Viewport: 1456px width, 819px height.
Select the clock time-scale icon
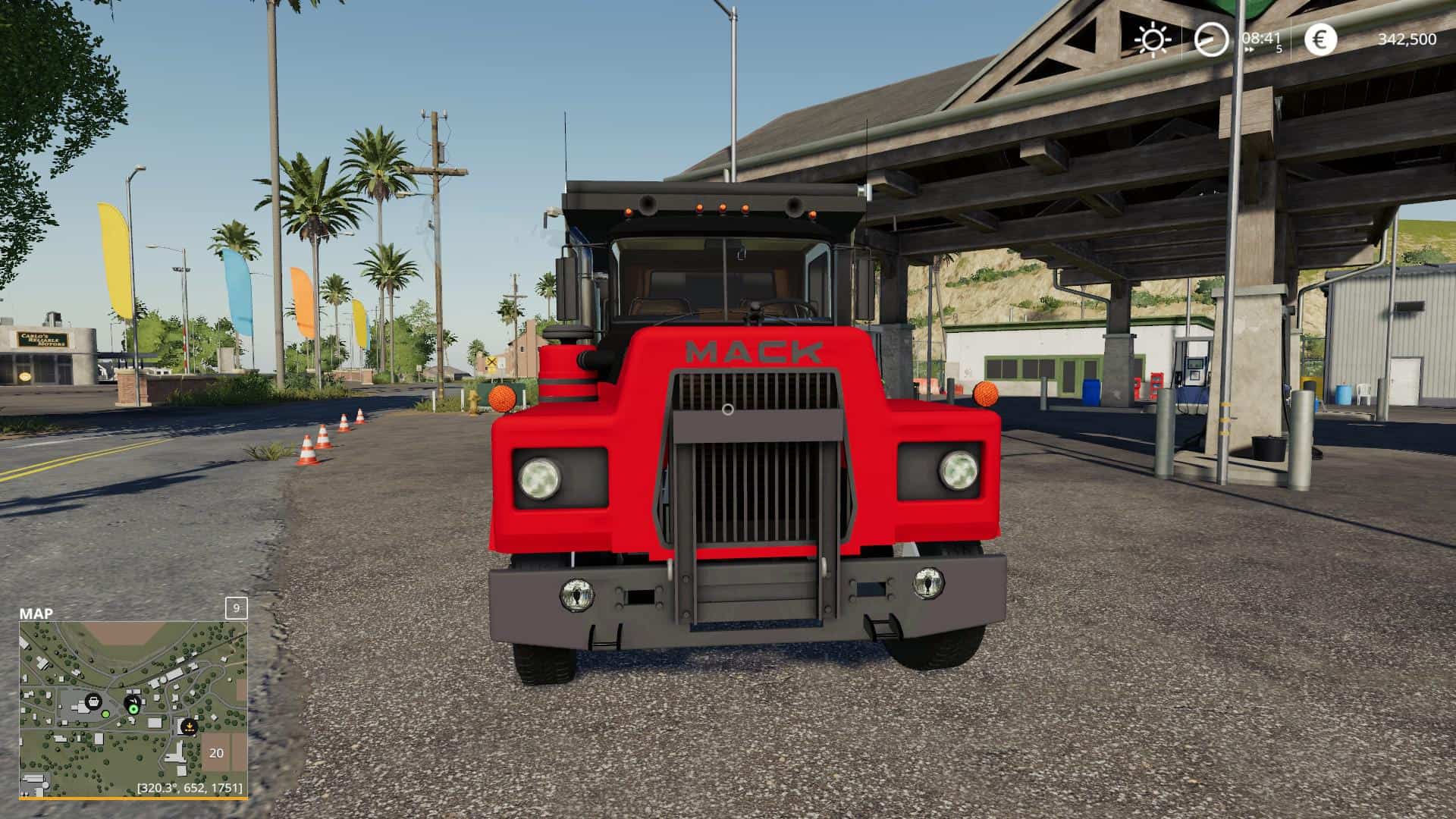(1211, 39)
